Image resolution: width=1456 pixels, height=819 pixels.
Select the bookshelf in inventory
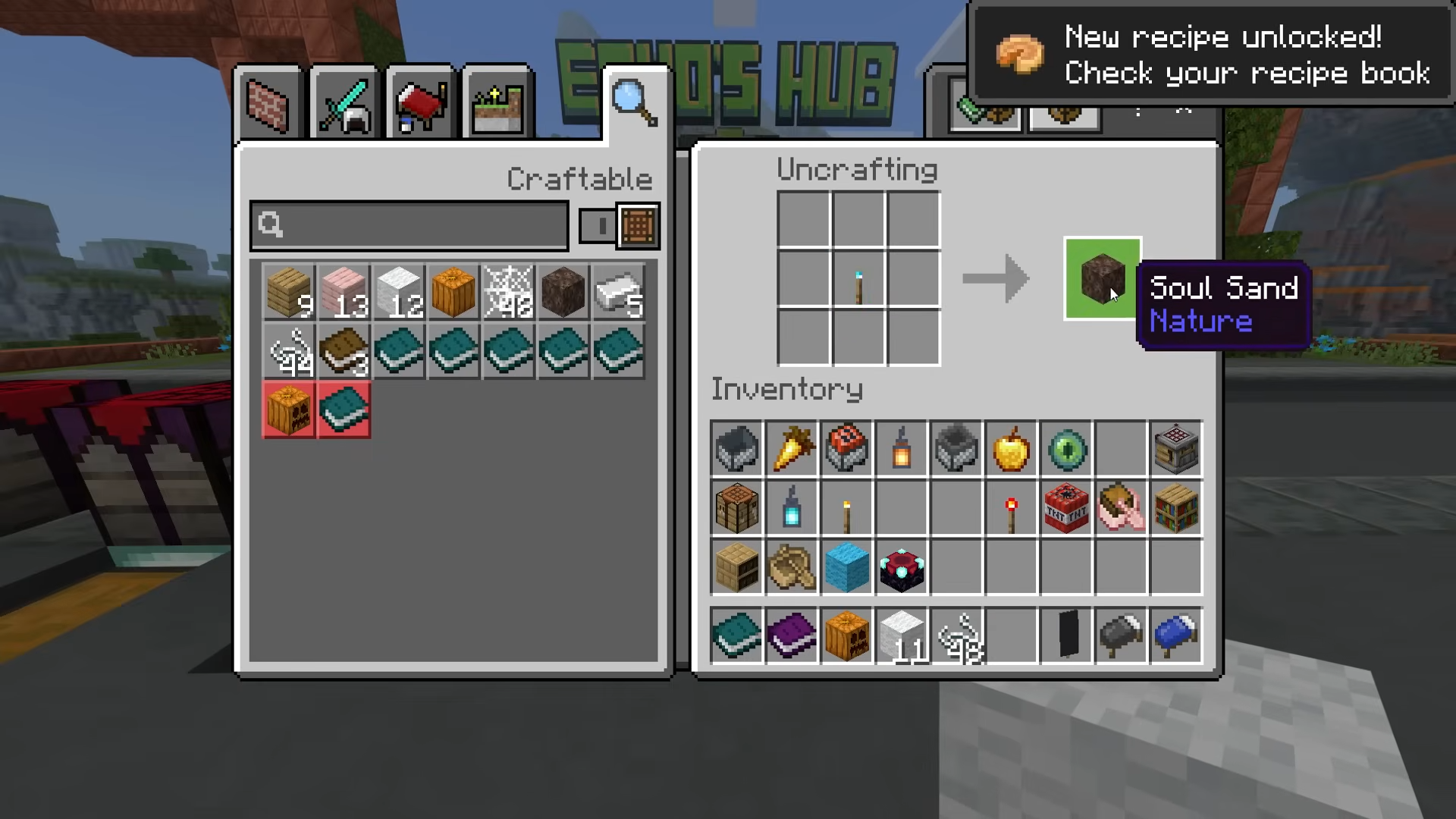click(x=1175, y=508)
